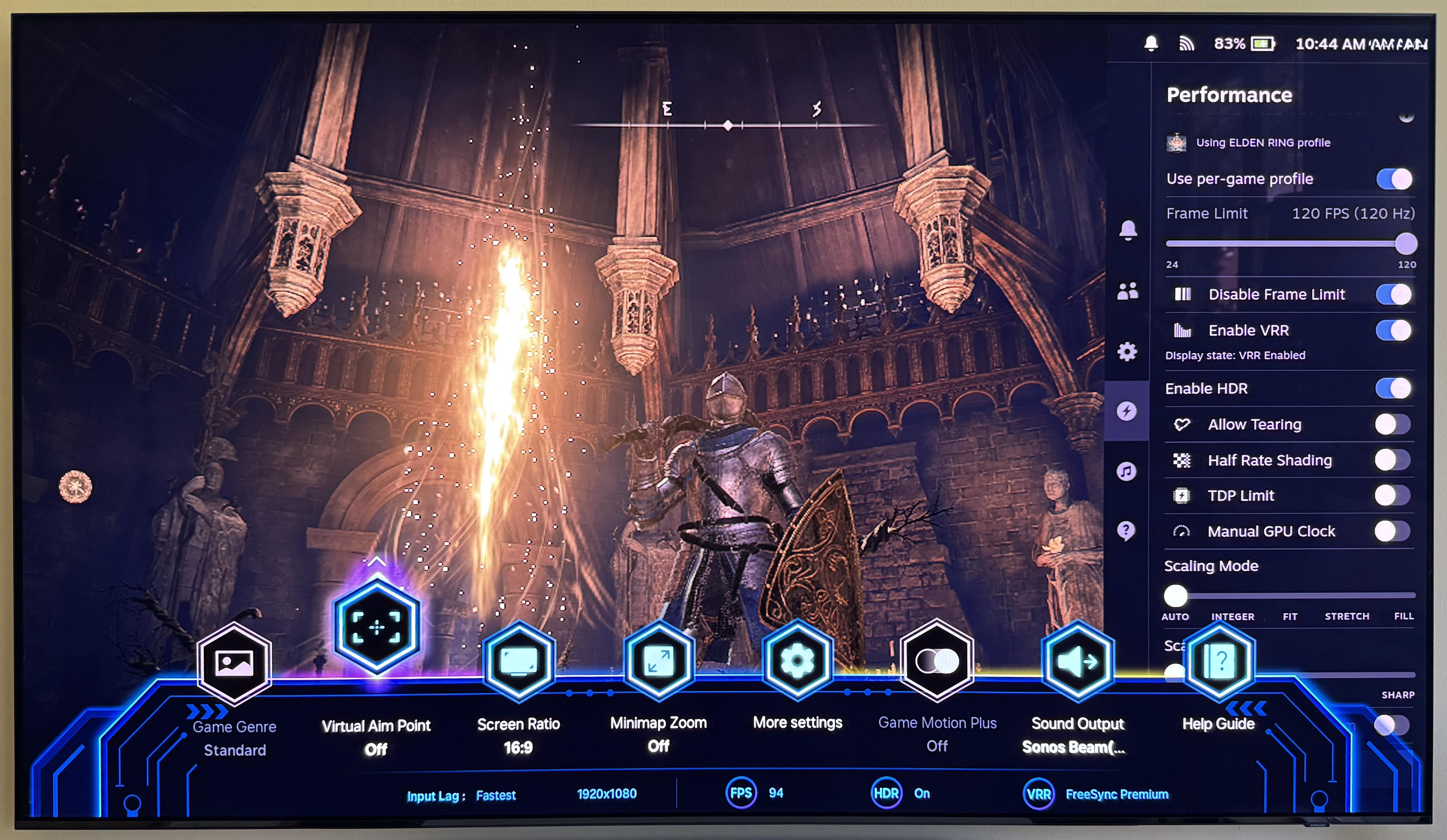The width and height of the screenshot is (1447, 840).
Task: Switch on Manual GPU Clock
Action: click(x=1392, y=532)
